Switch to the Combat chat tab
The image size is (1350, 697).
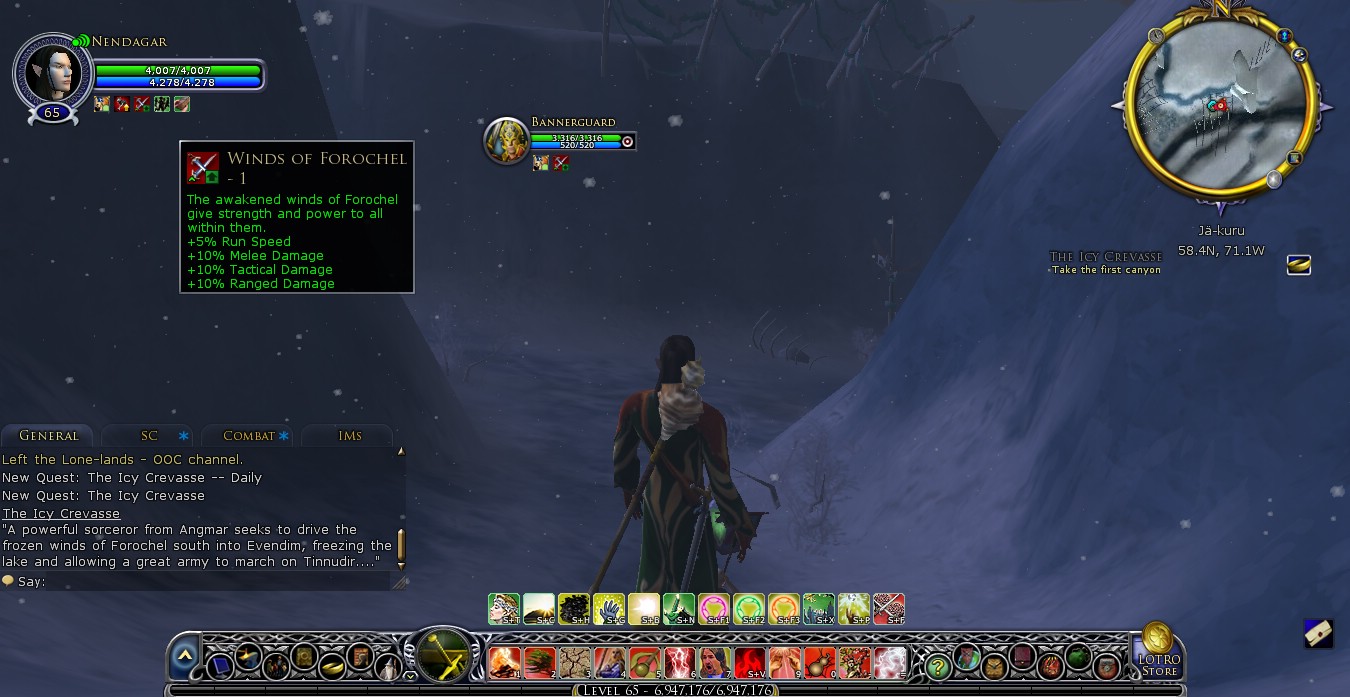click(249, 436)
